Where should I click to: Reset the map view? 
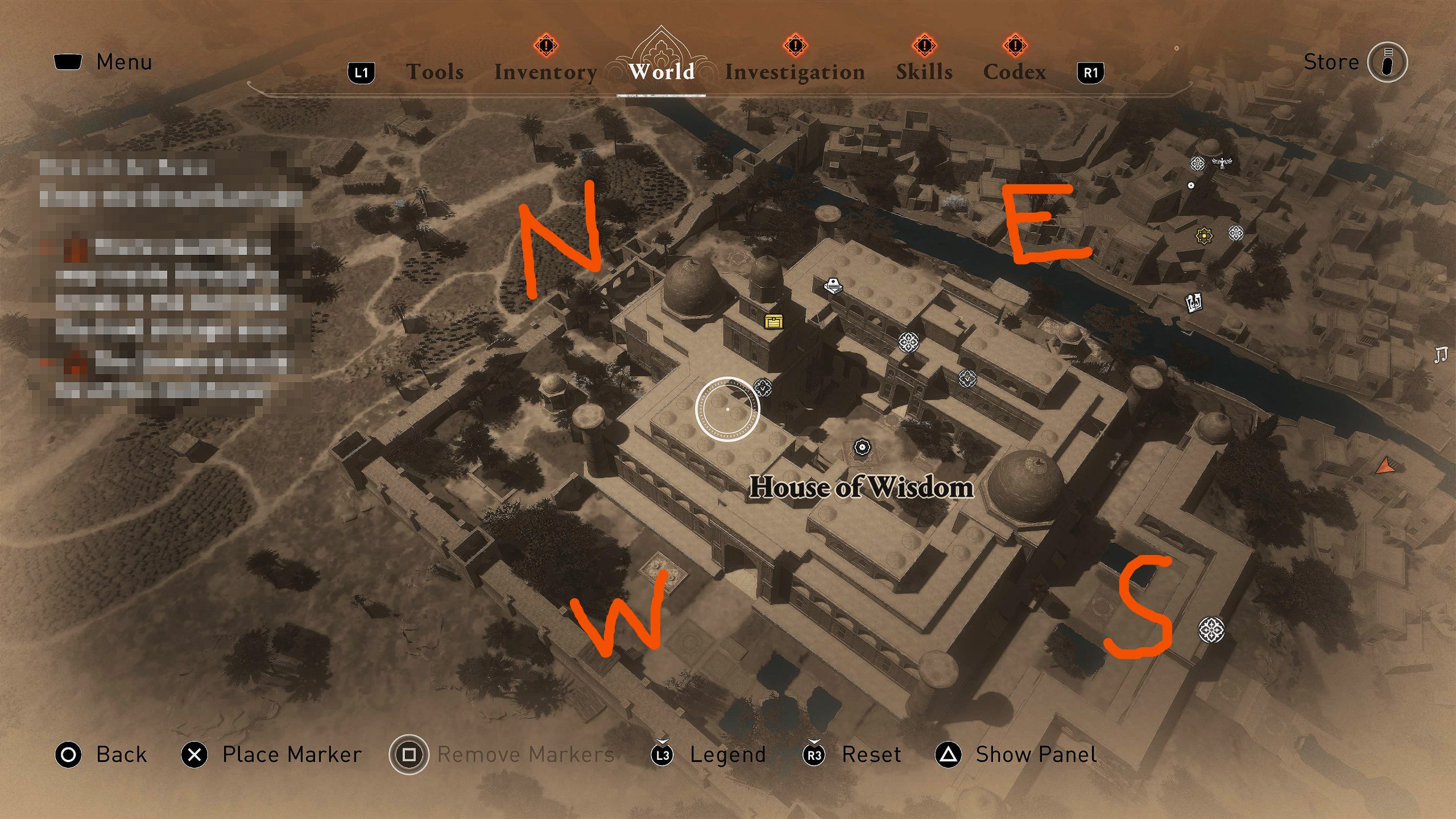coord(871,755)
